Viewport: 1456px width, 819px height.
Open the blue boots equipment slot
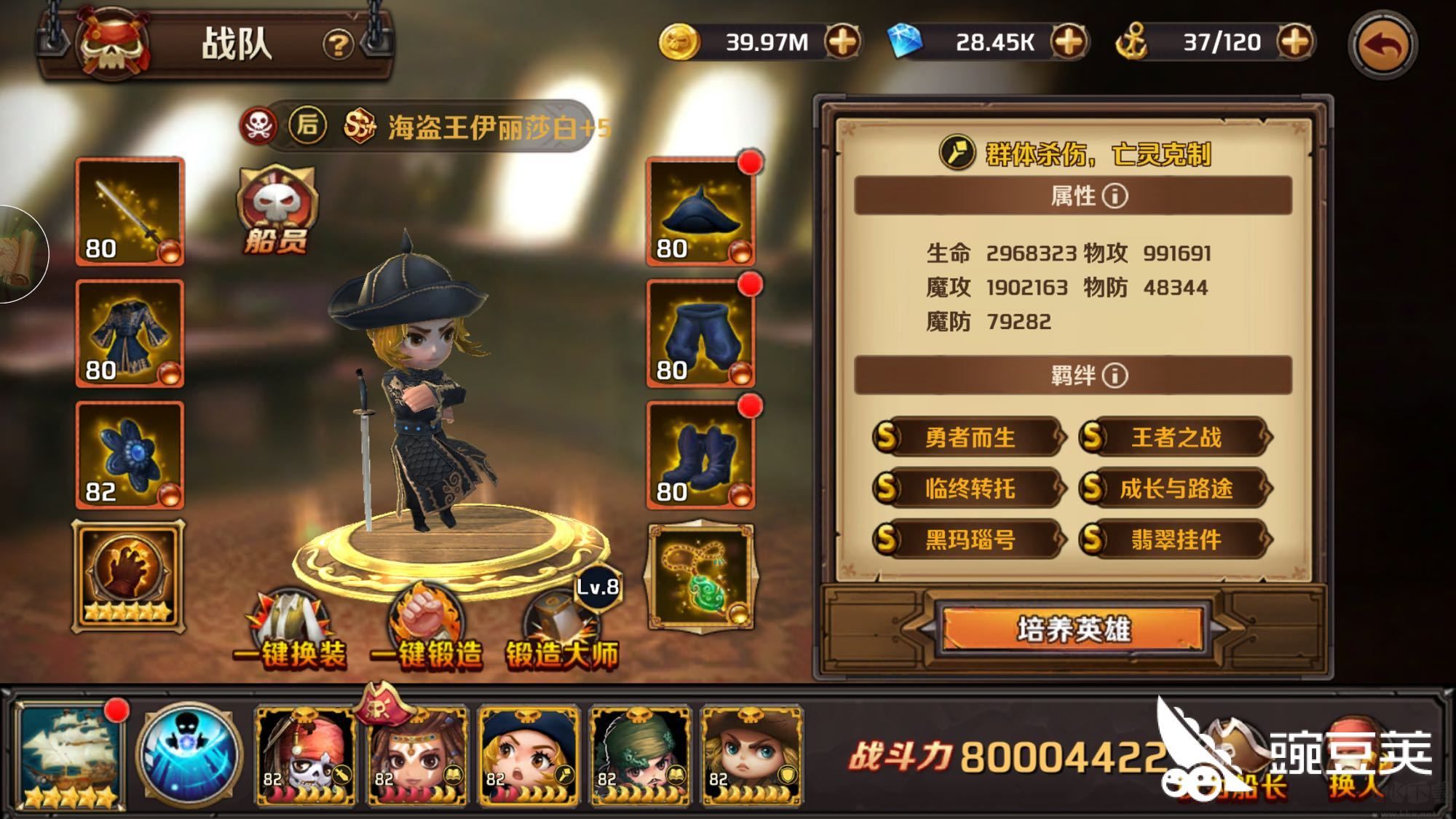[x=700, y=455]
